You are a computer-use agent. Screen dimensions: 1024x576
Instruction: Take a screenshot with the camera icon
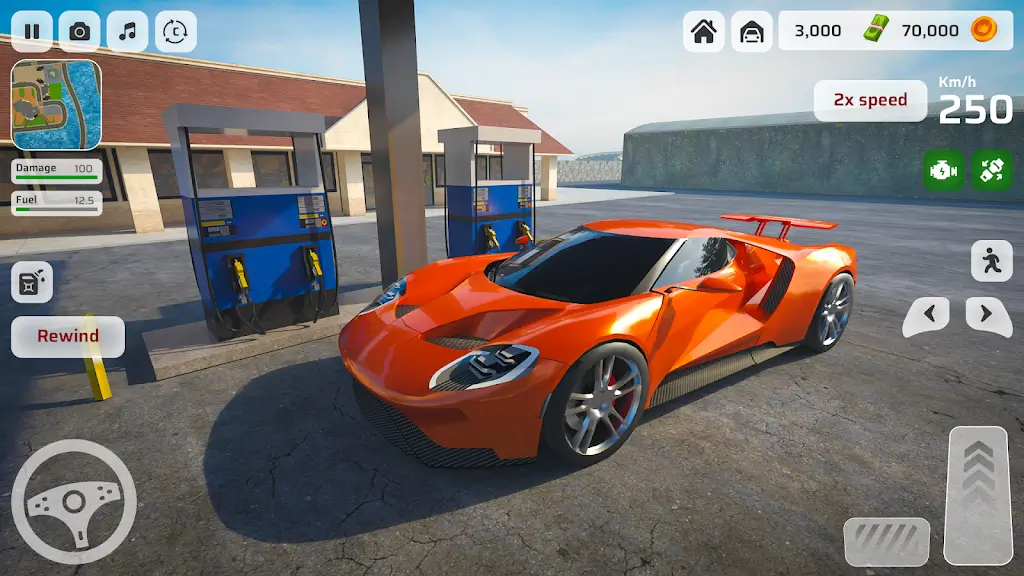point(79,32)
